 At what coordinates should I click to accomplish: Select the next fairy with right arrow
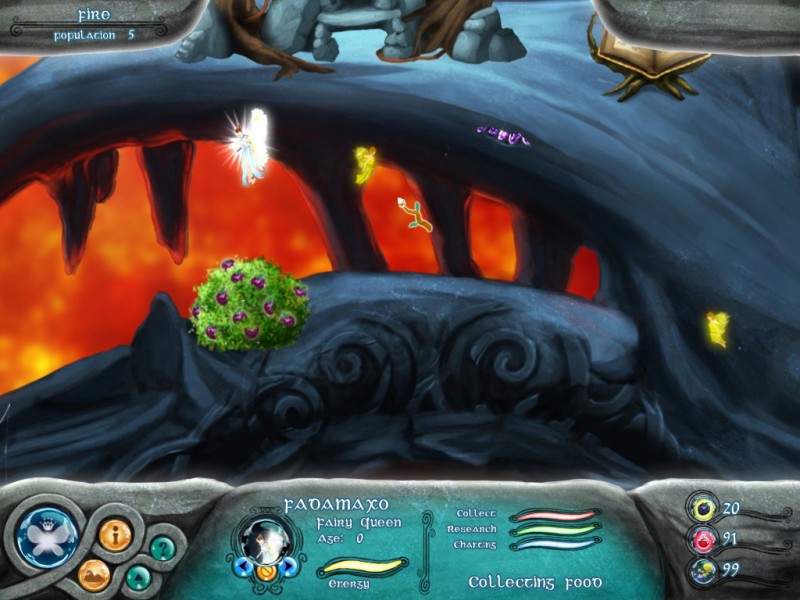289,567
